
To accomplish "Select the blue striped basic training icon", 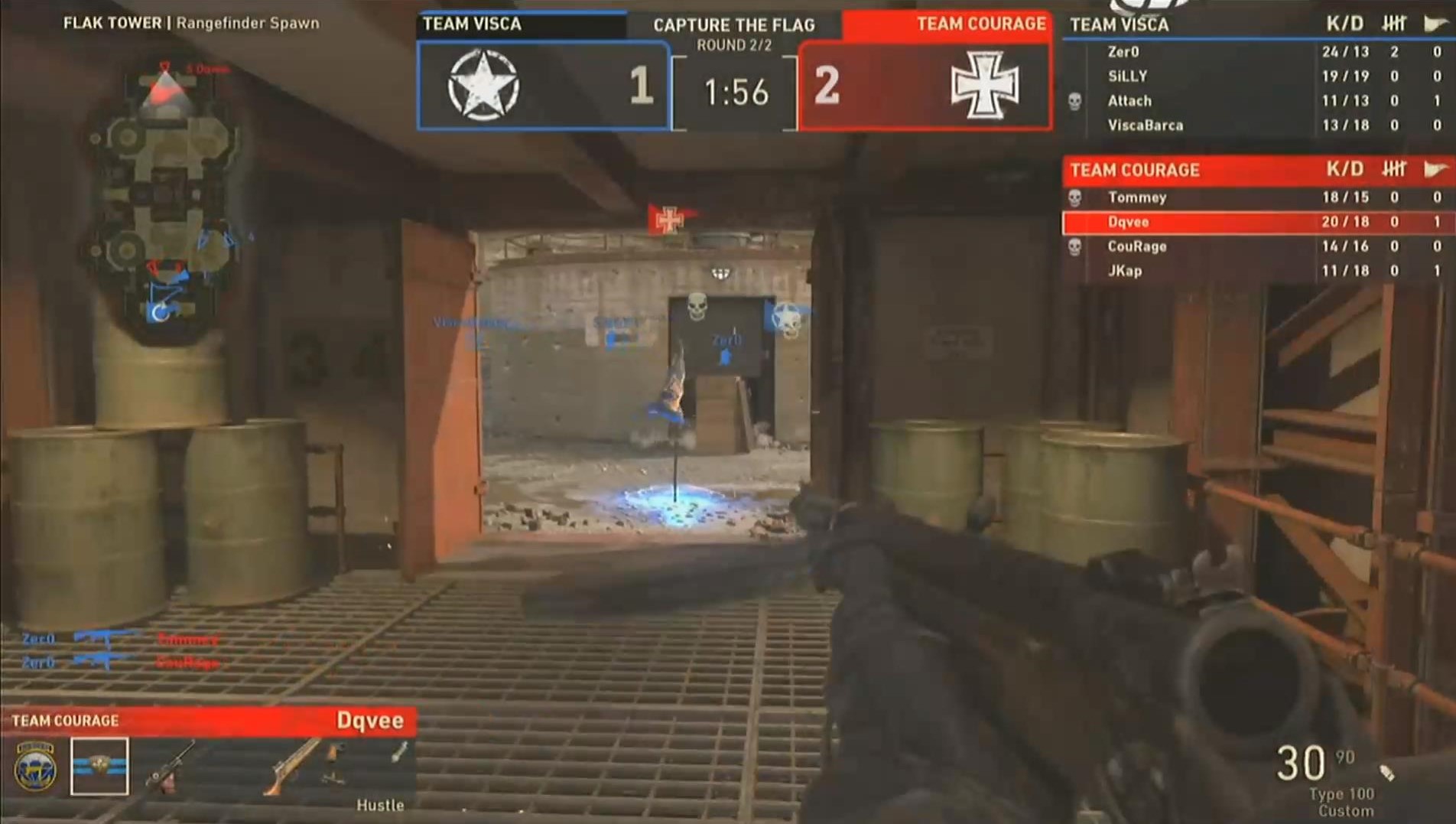I will [x=99, y=766].
